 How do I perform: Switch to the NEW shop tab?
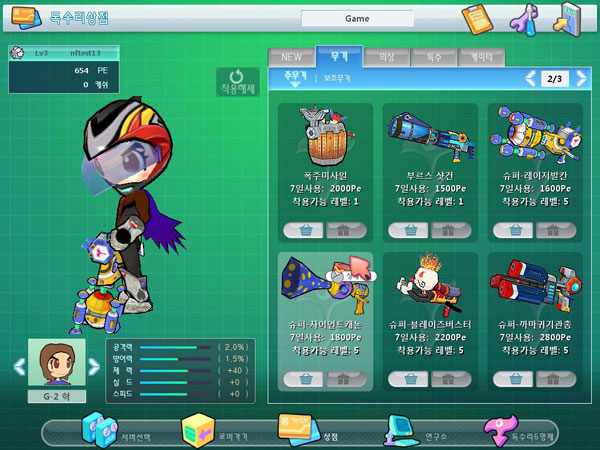(x=291, y=57)
